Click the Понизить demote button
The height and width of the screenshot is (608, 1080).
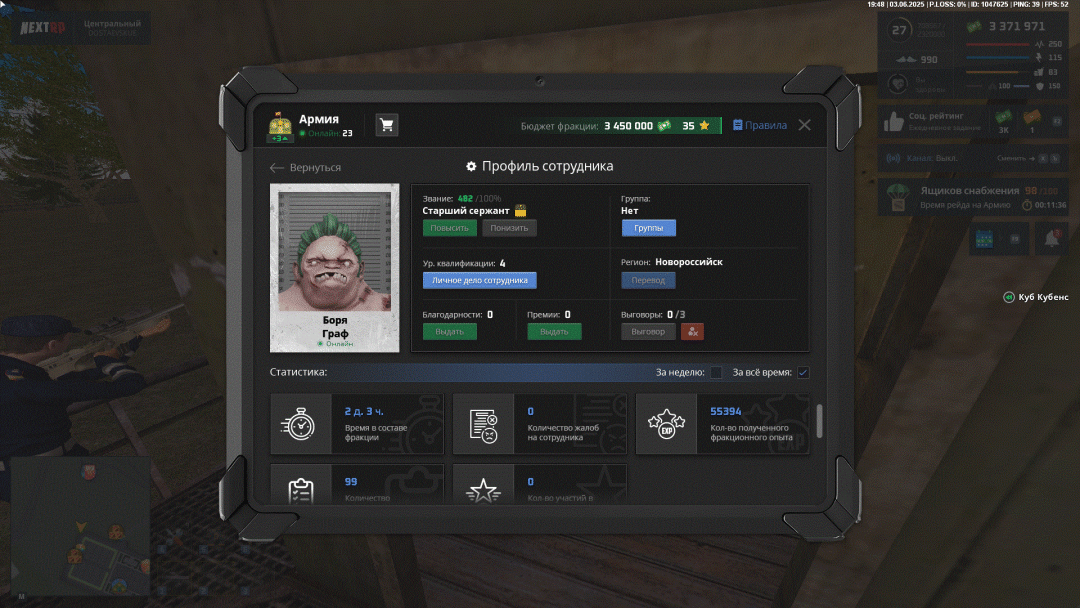(509, 228)
